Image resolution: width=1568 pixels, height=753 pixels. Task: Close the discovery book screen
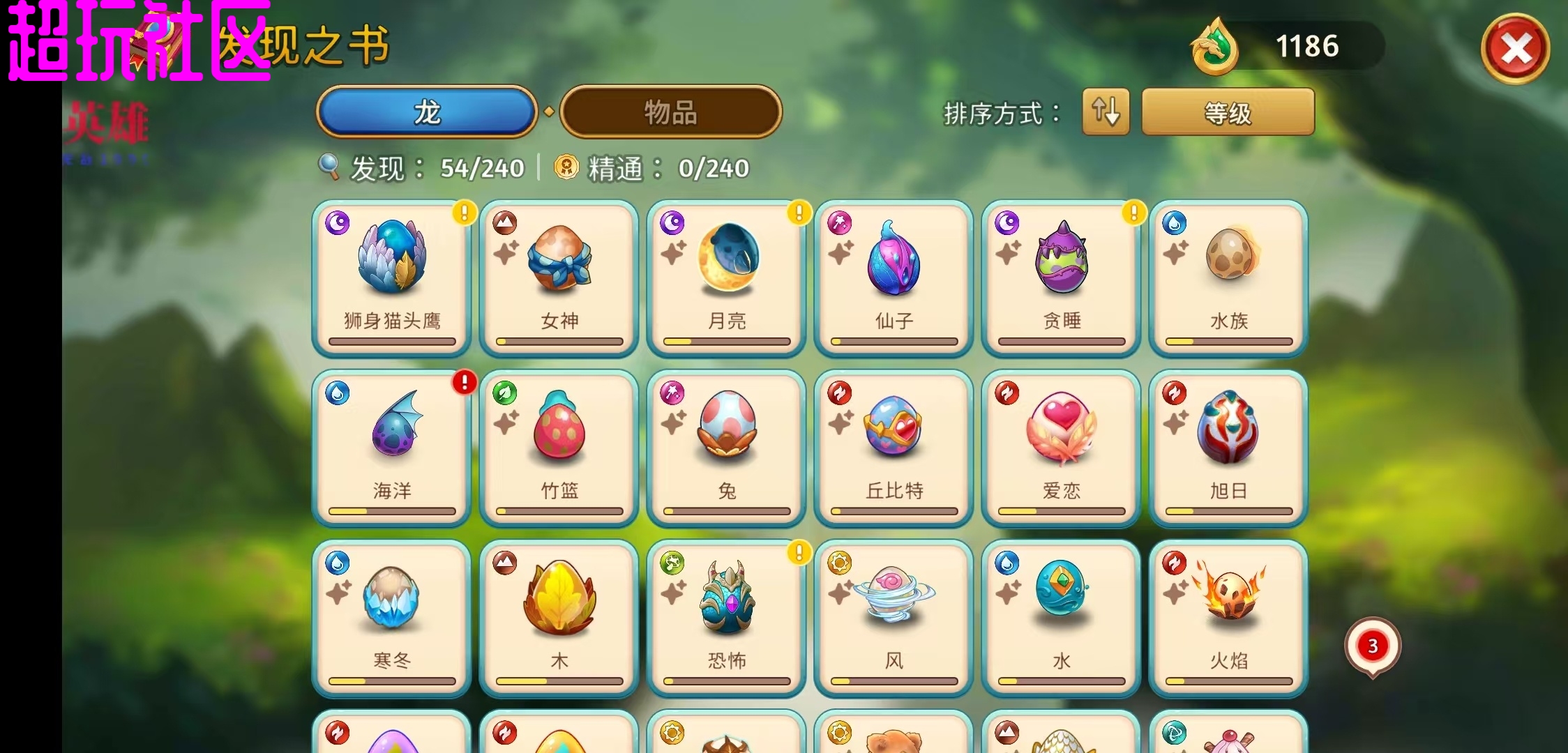point(1515,49)
